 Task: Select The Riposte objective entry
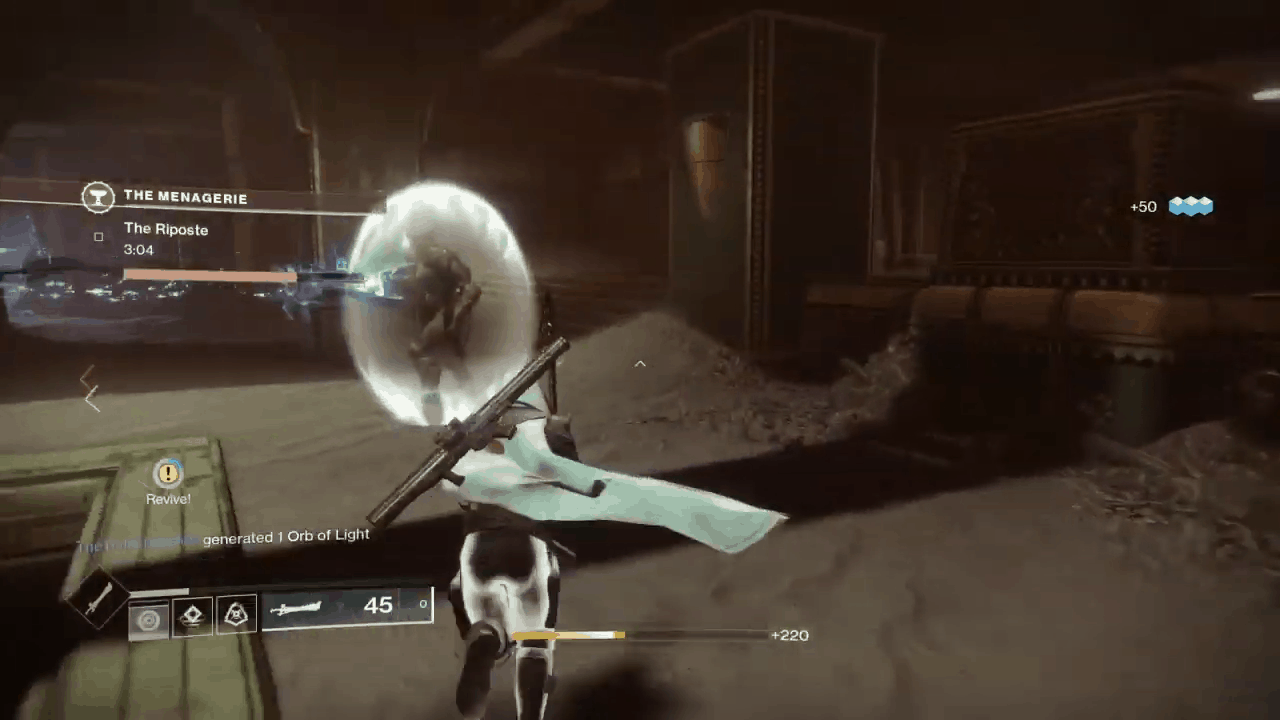pos(166,229)
